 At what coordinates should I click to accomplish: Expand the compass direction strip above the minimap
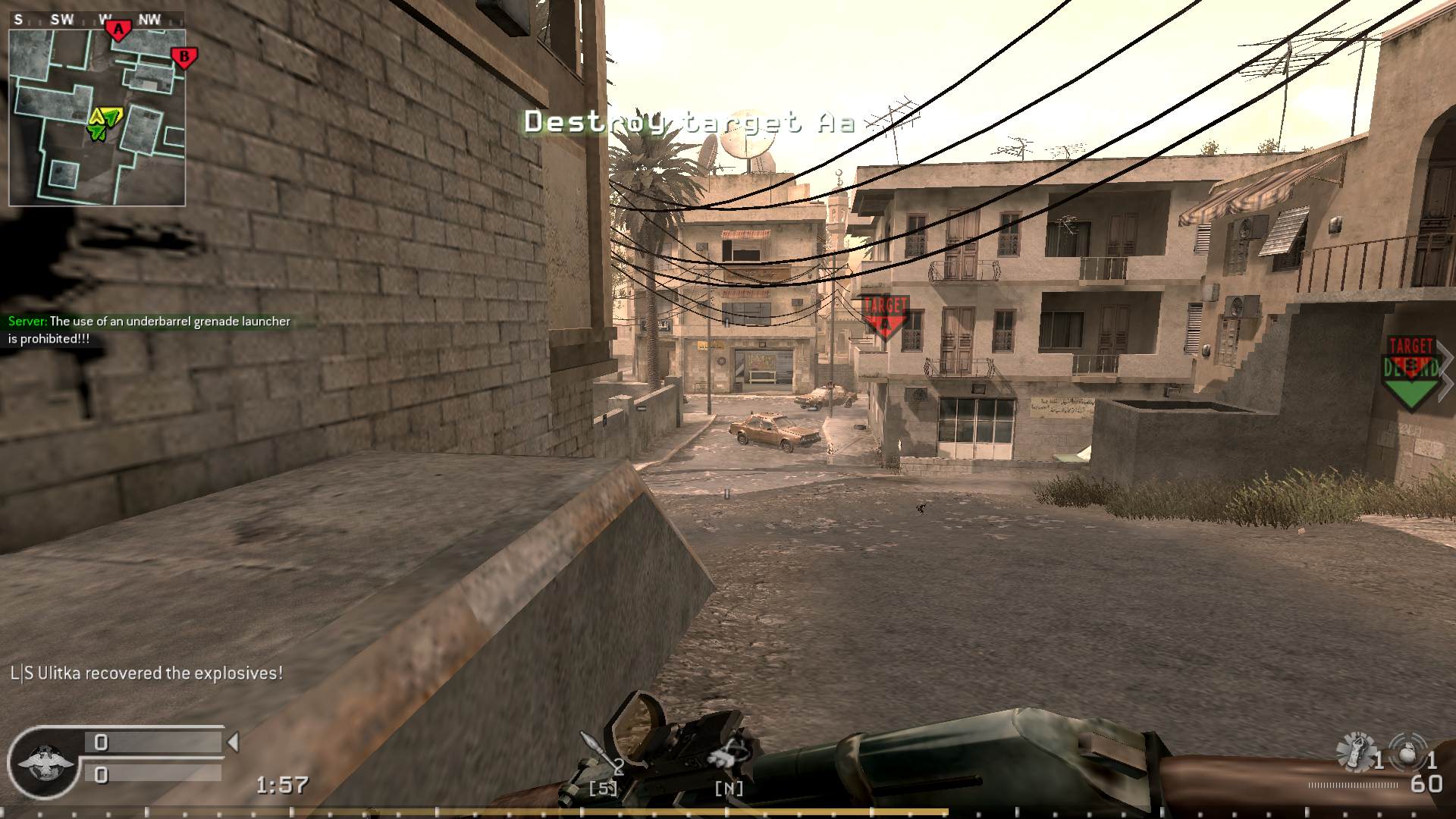97,20
